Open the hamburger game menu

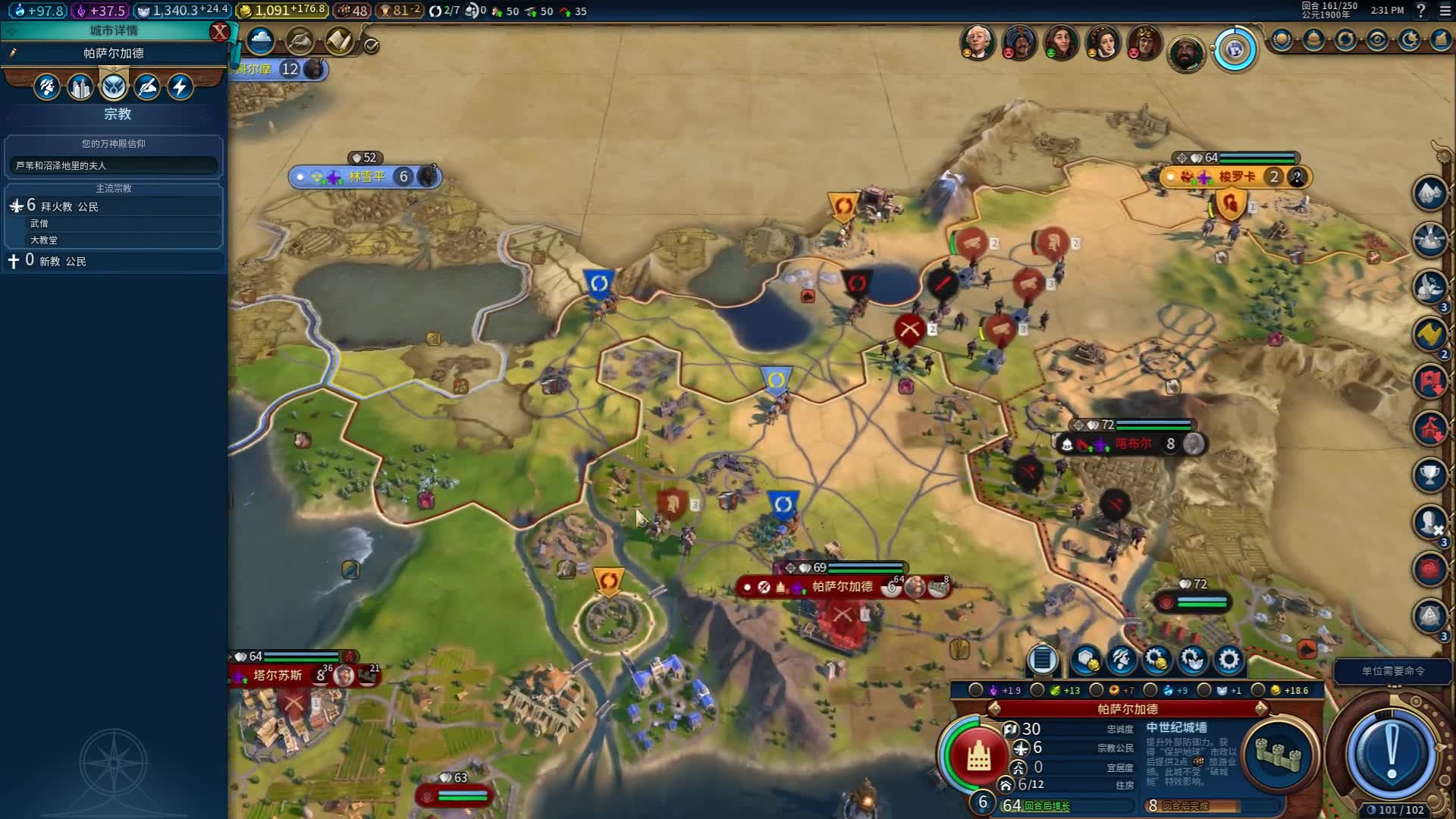[x=1445, y=11]
